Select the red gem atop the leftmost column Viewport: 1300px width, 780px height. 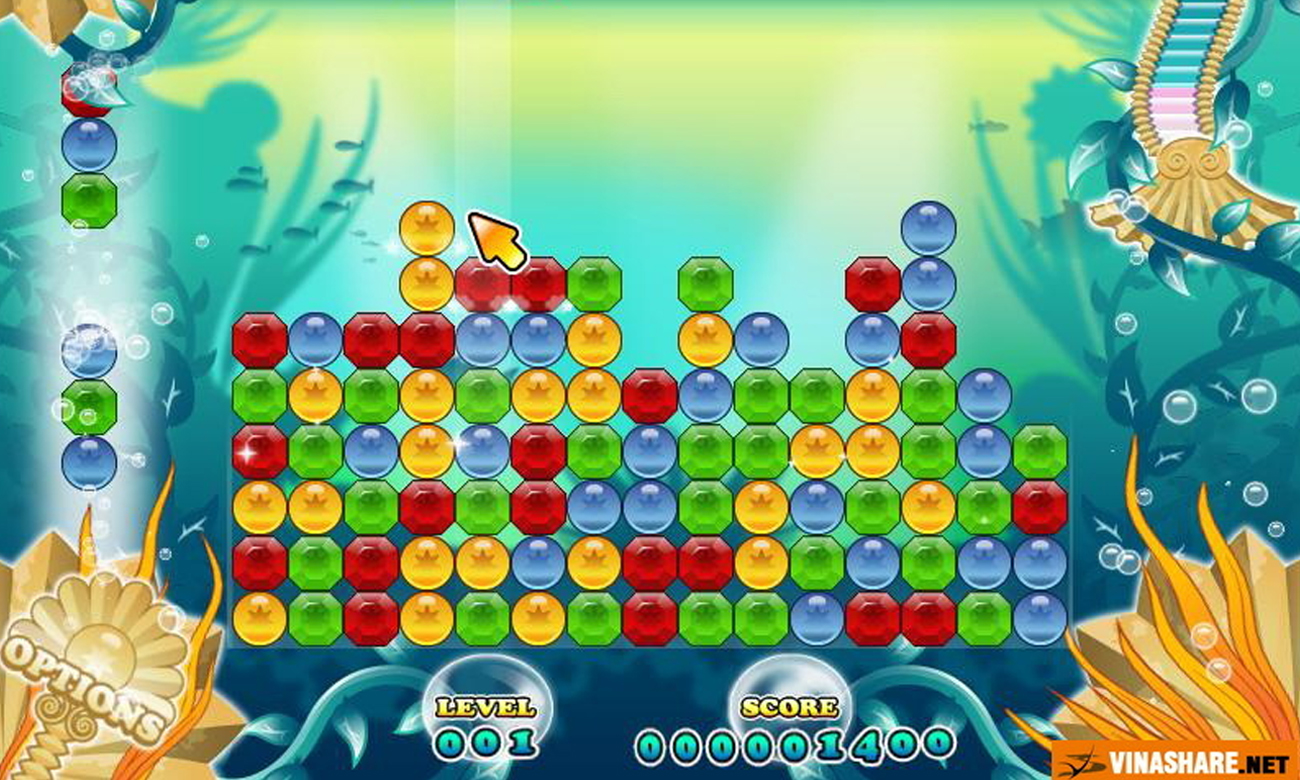pyautogui.click(x=259, y=340)
